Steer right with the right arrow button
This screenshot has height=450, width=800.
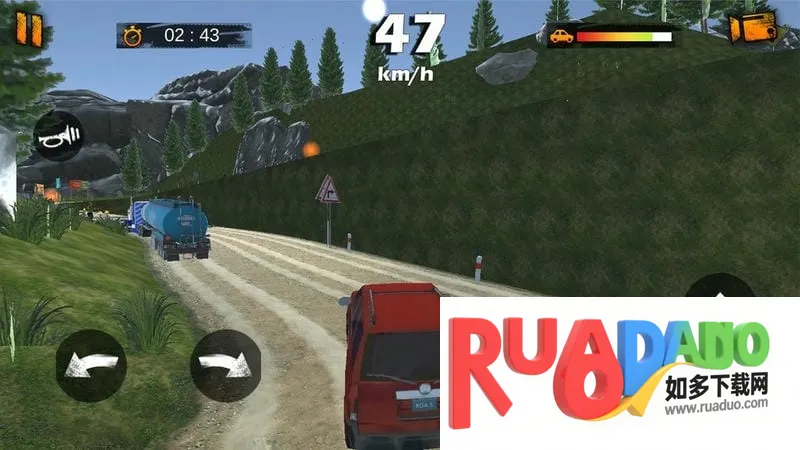pos(225,365)
